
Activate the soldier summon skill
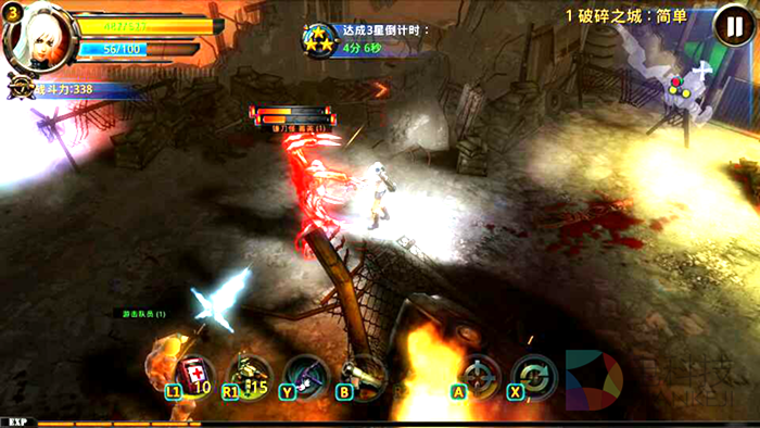click(248, 374)
